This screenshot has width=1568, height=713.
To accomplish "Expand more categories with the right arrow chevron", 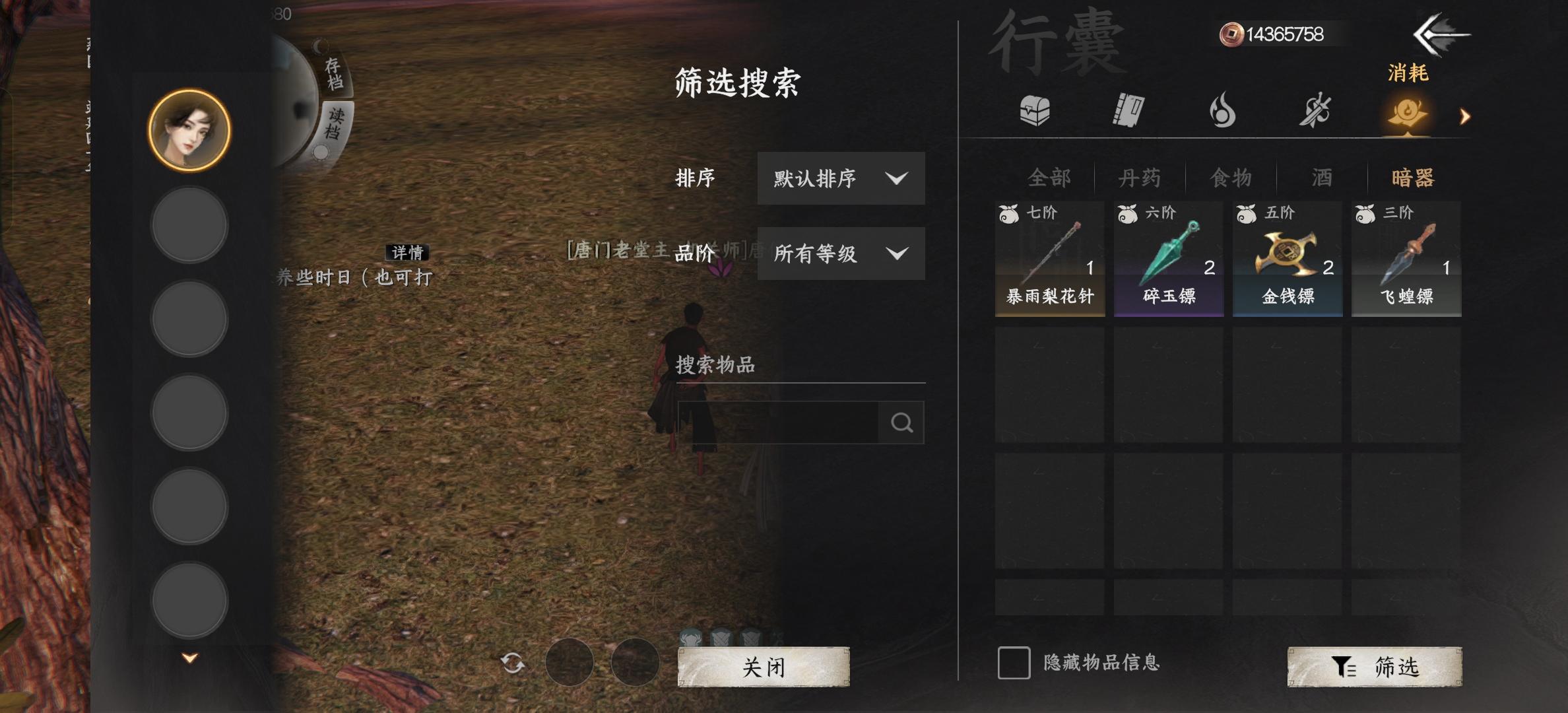I will tap(1465, 118).
